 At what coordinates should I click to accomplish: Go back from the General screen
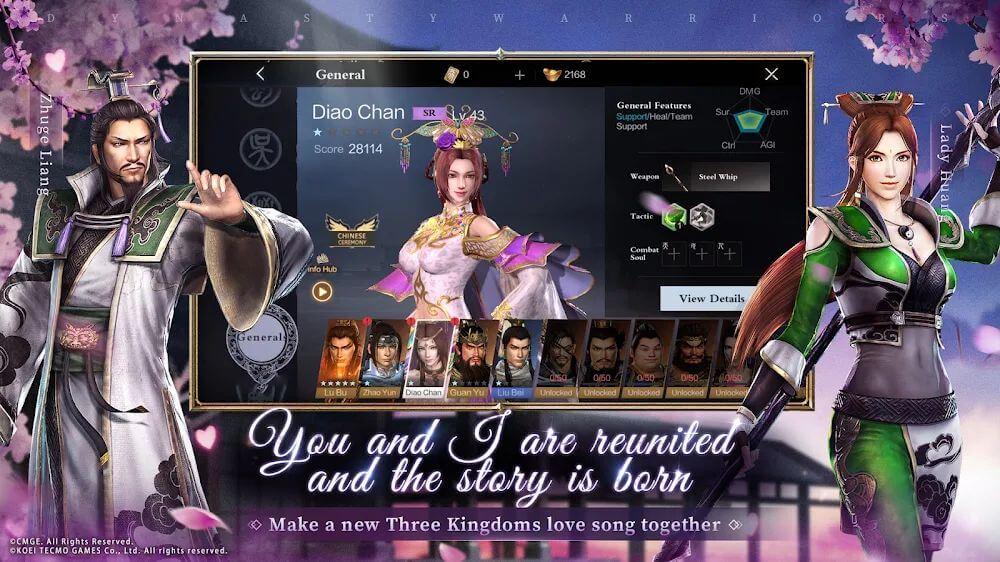pos(261,74)
